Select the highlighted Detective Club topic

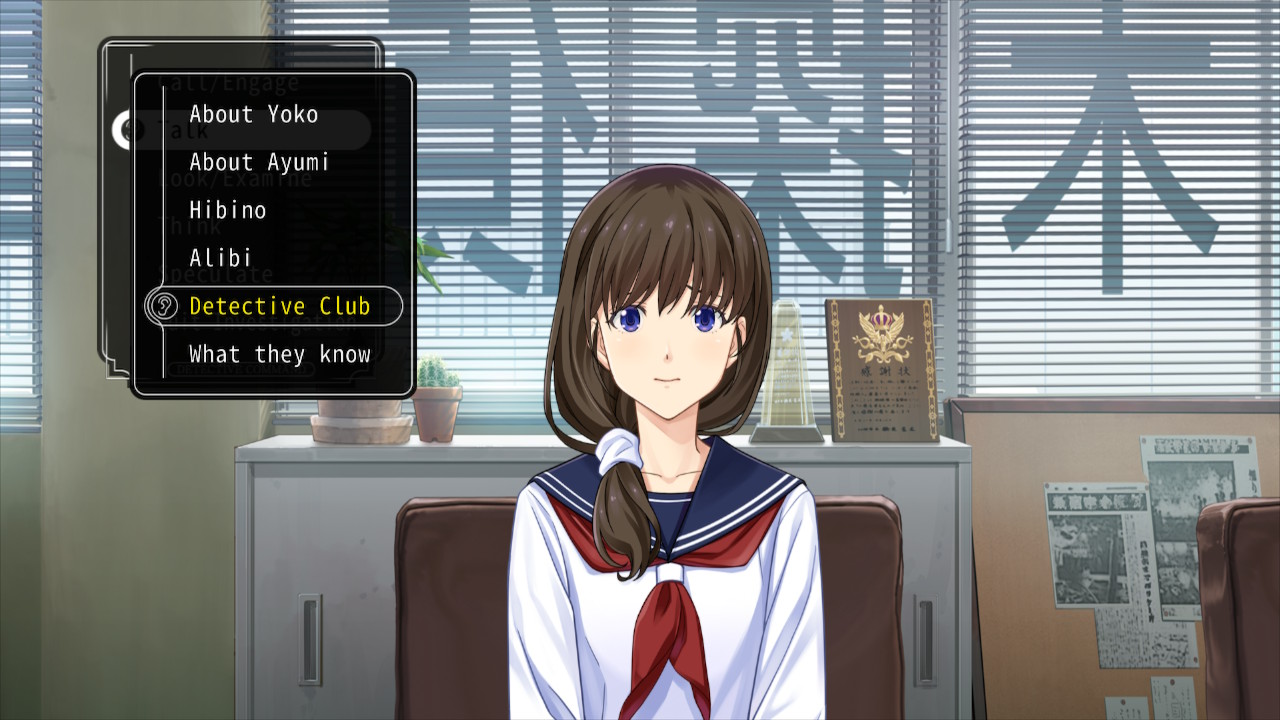tap(279, 306)
